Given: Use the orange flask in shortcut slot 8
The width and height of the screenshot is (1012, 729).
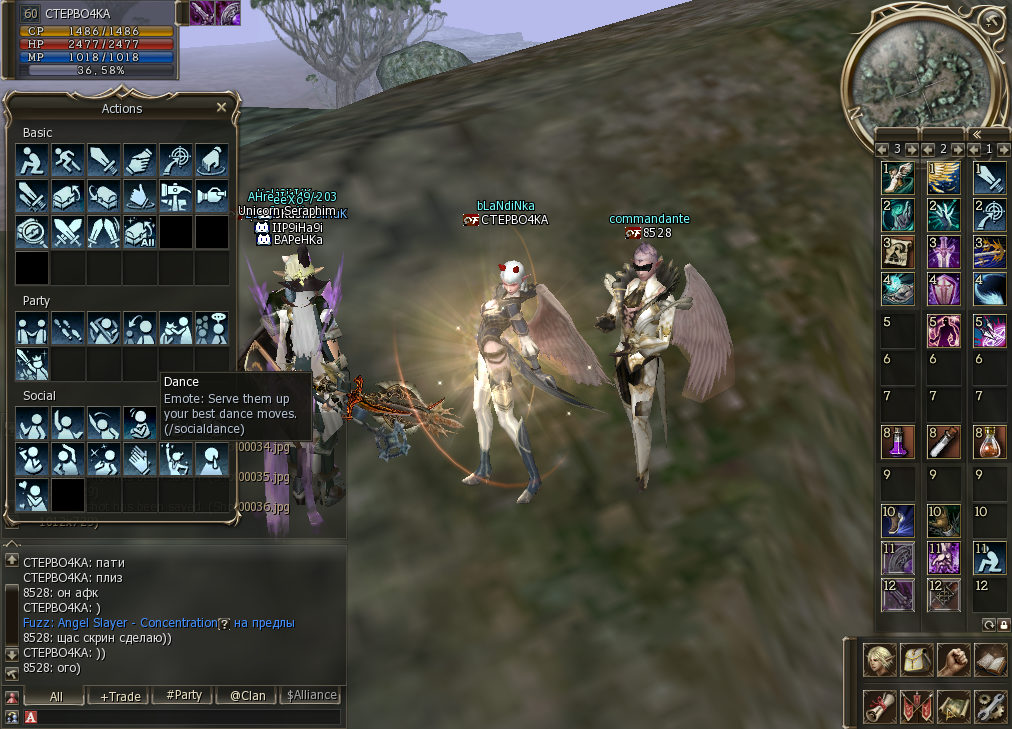Looking at the screenshot, I should click(x=990, y=441).
